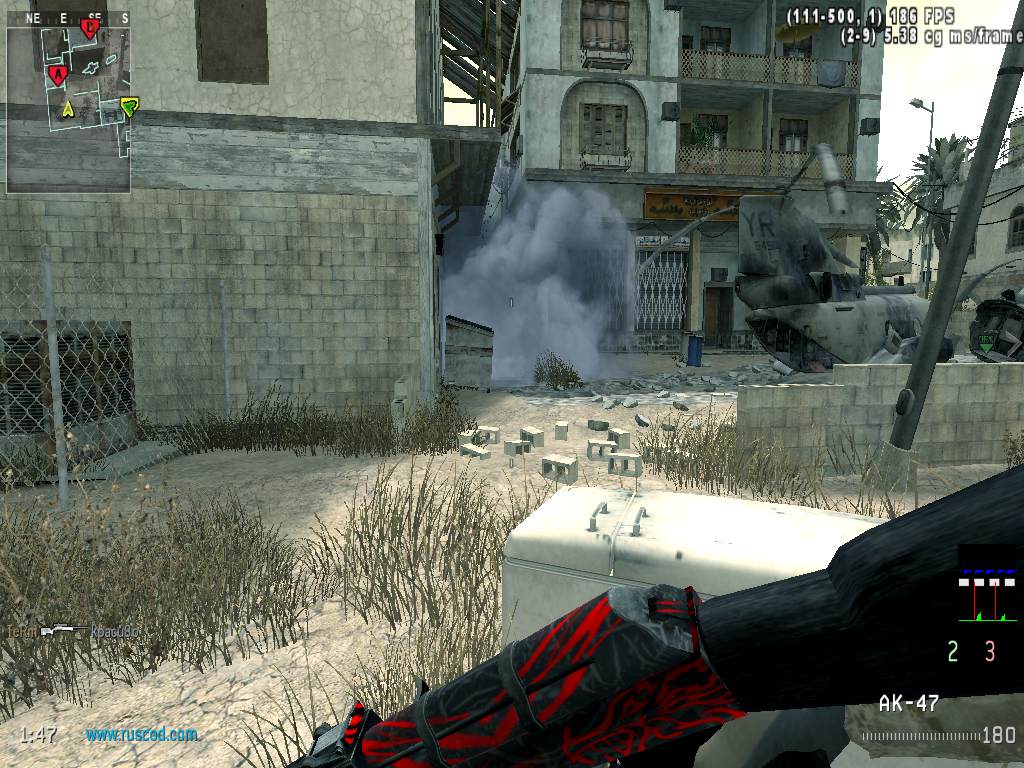Click the yellow player arrow on the minimap
Image resolution: width=1024 pixels, height=768 pixels.
(68, 107)
